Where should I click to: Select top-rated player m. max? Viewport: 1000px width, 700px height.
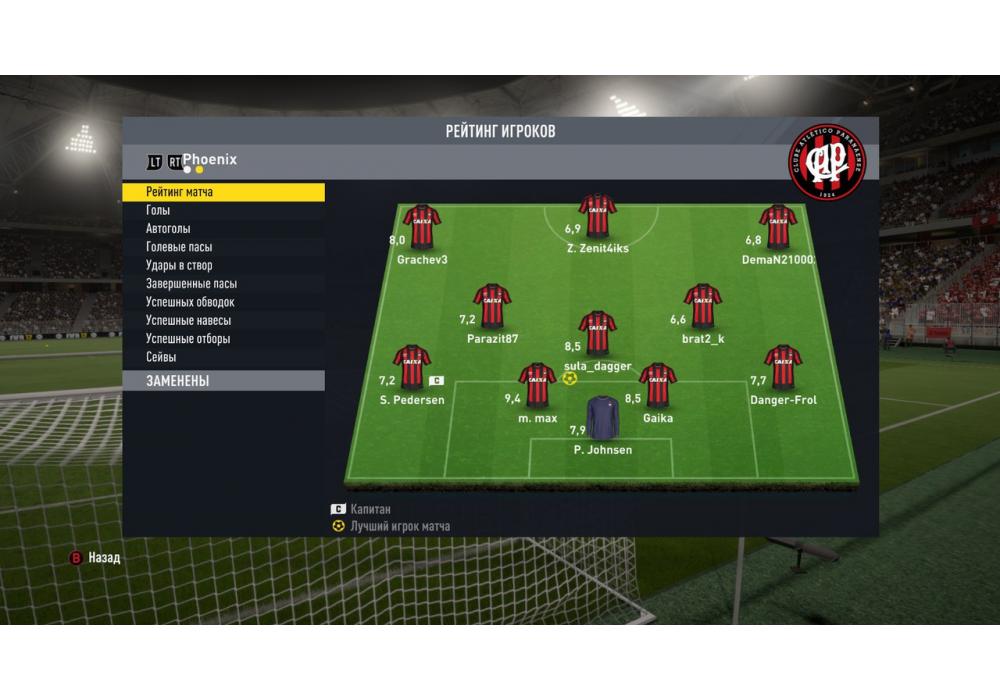(x=537, y=386)
